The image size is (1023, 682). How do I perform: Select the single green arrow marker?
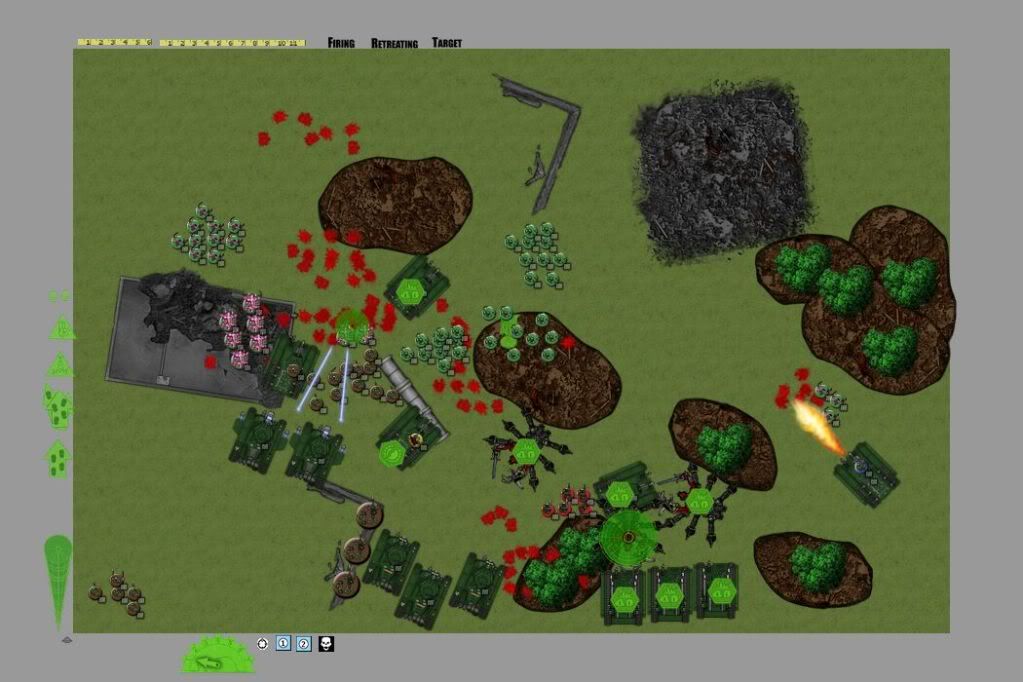coord(58,458)
